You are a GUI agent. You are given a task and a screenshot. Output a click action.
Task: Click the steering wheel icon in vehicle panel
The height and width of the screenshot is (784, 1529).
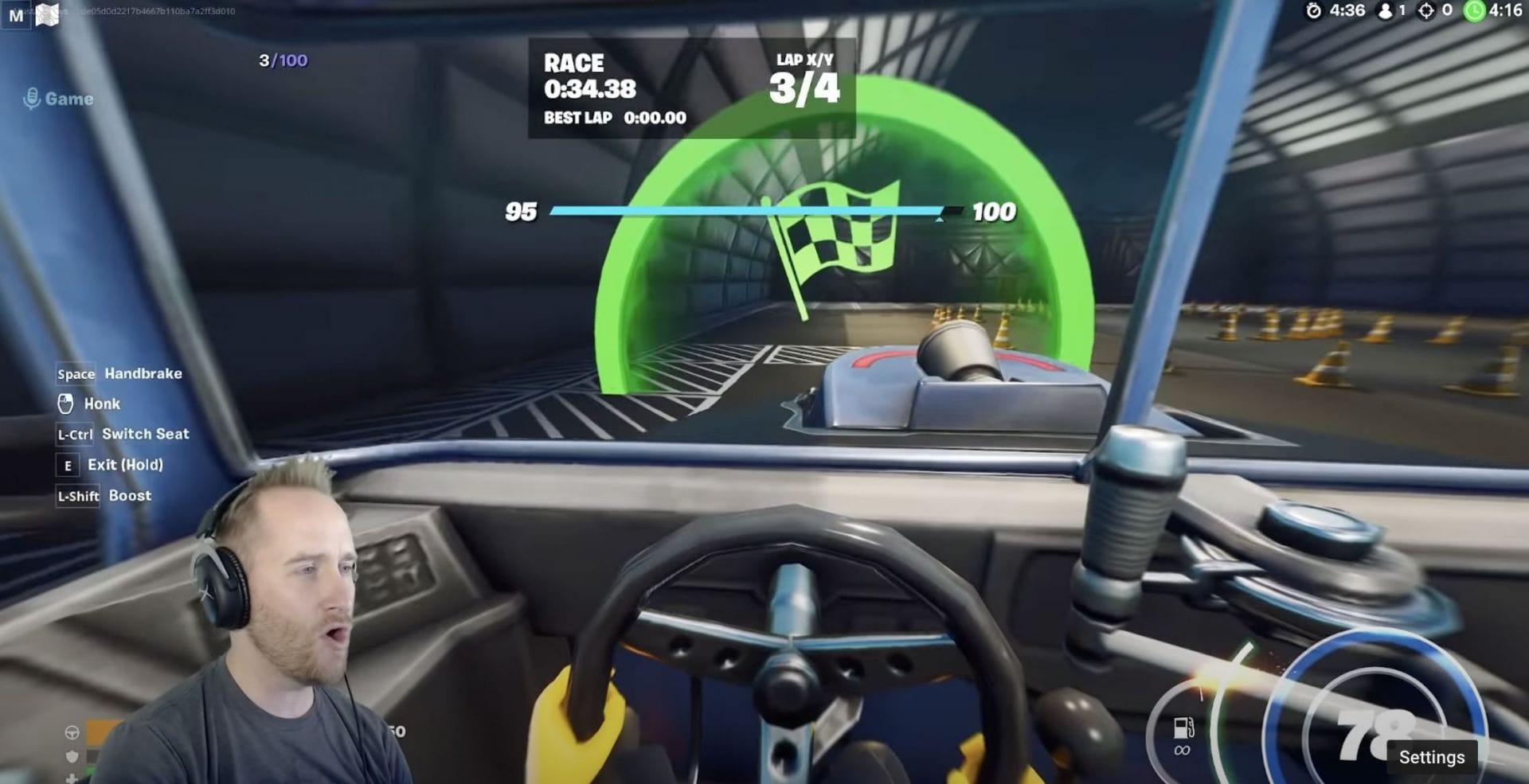coord(72,732)
